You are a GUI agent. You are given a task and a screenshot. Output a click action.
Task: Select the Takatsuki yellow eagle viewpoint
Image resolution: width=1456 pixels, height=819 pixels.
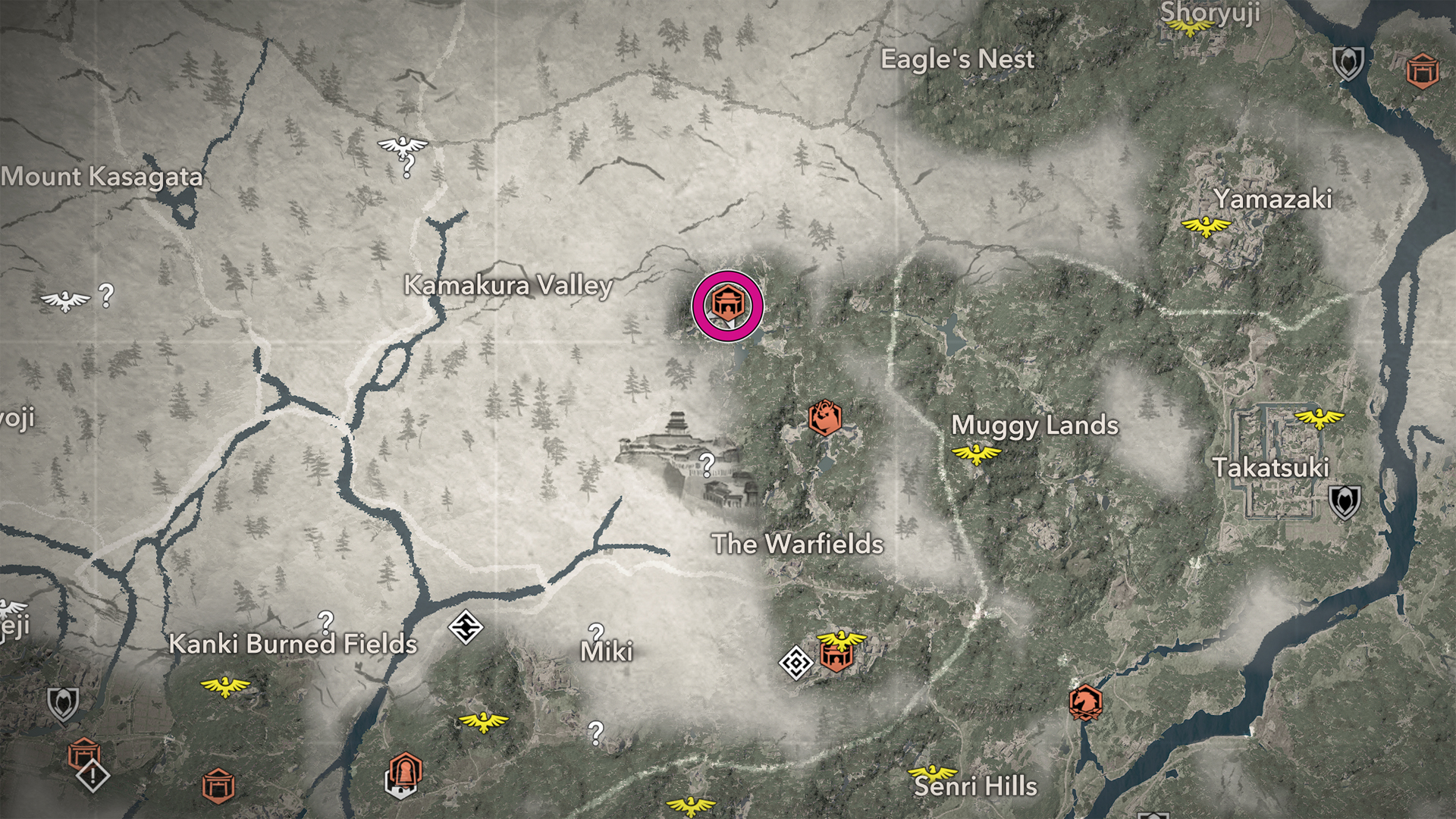coord(1319,417)
